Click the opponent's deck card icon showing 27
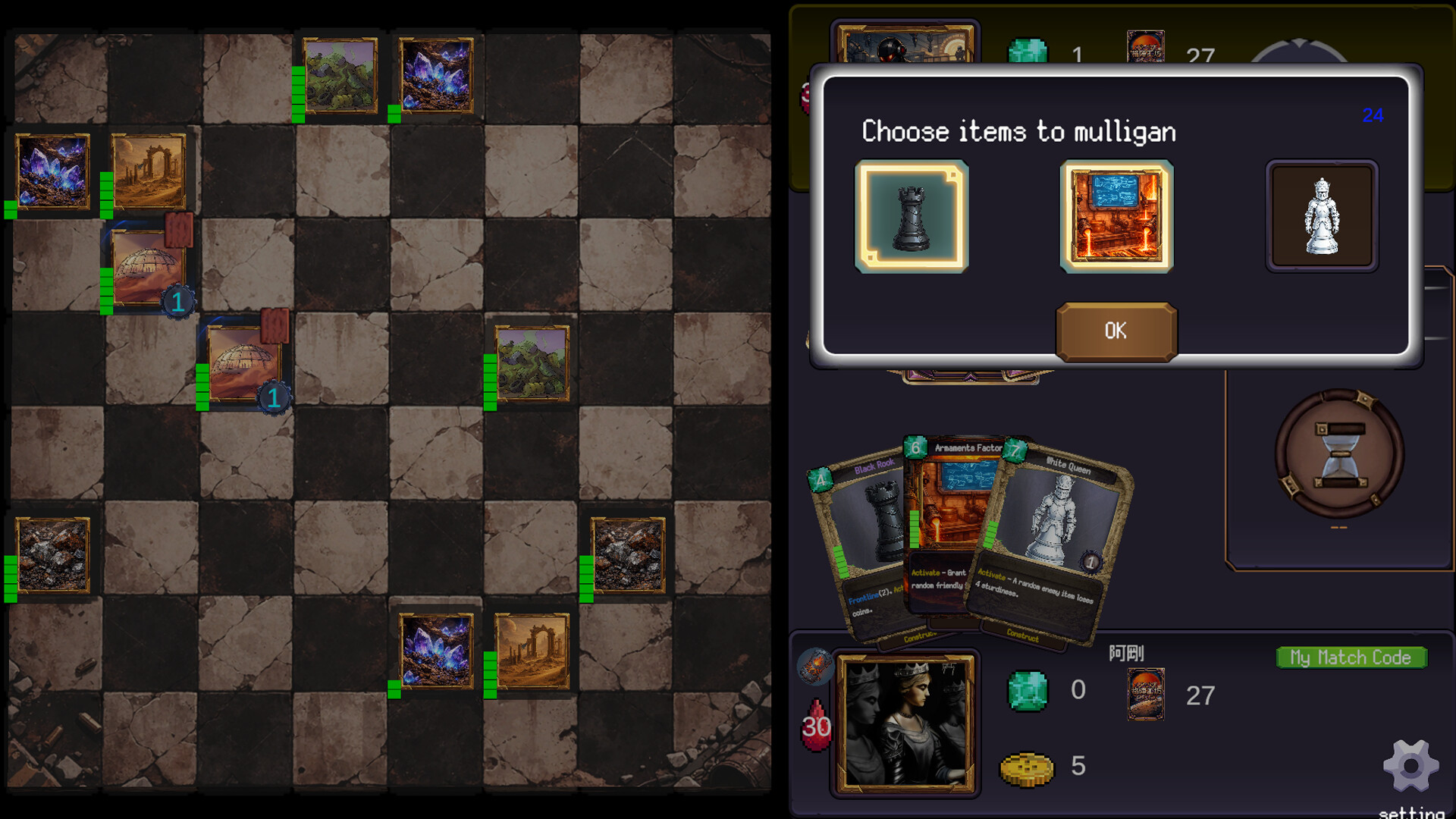 point(1146,45)
